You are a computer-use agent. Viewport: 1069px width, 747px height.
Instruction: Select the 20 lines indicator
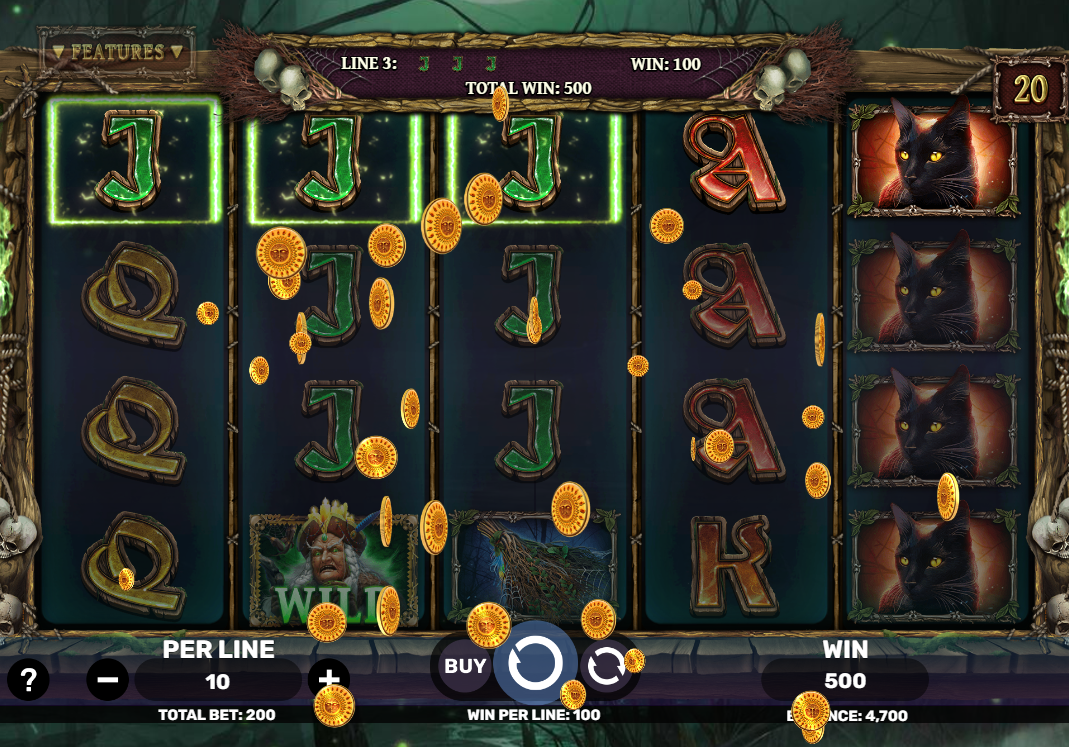1029,89
